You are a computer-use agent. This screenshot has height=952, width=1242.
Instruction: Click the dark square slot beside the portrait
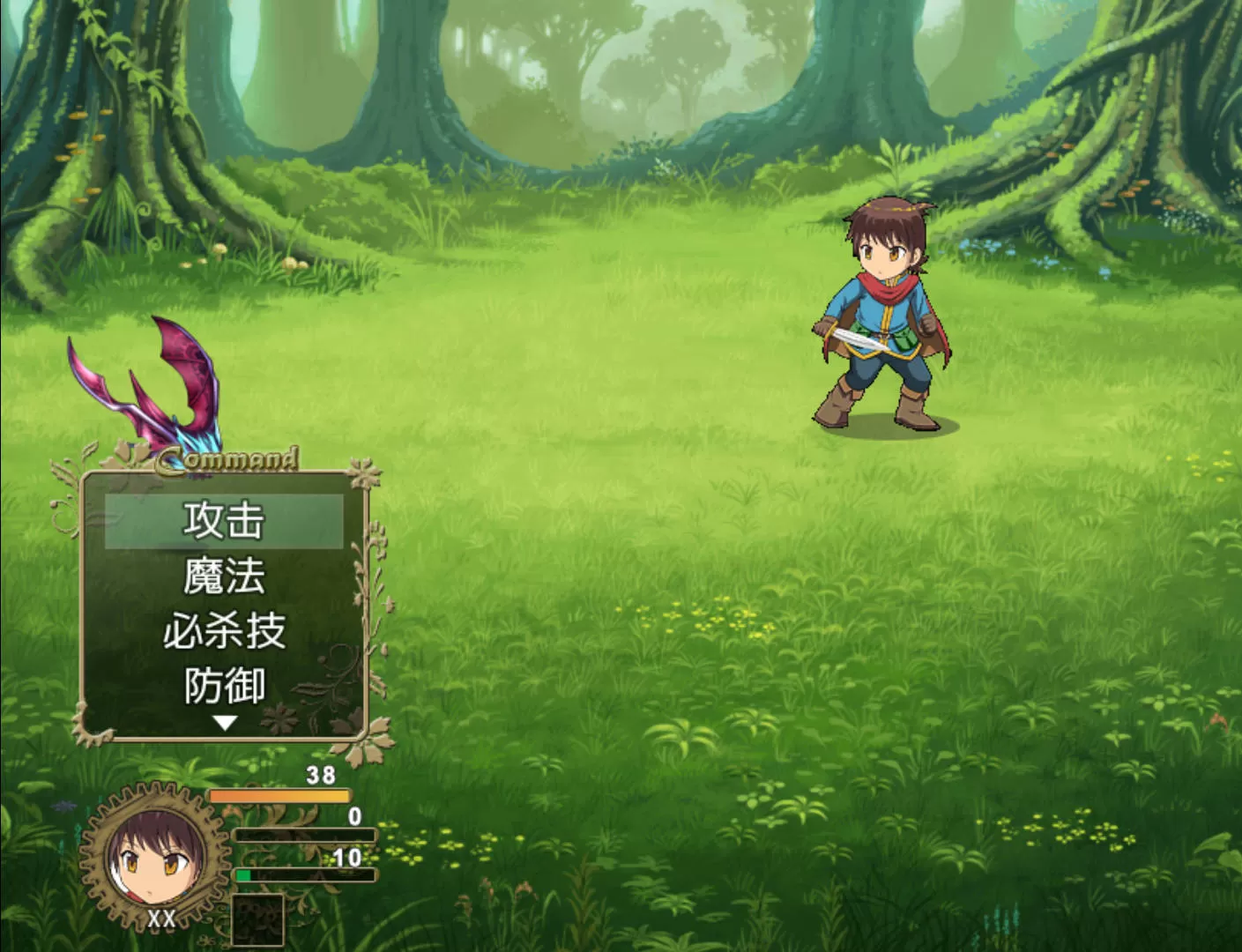tap(257, 919)
